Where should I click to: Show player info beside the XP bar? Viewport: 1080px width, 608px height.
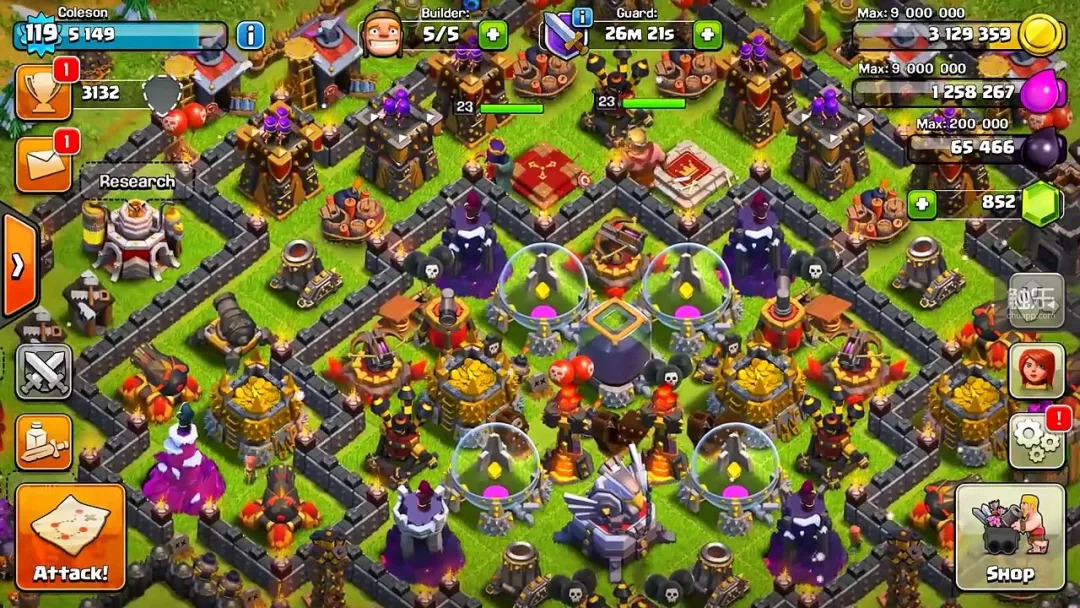(250, 35)
